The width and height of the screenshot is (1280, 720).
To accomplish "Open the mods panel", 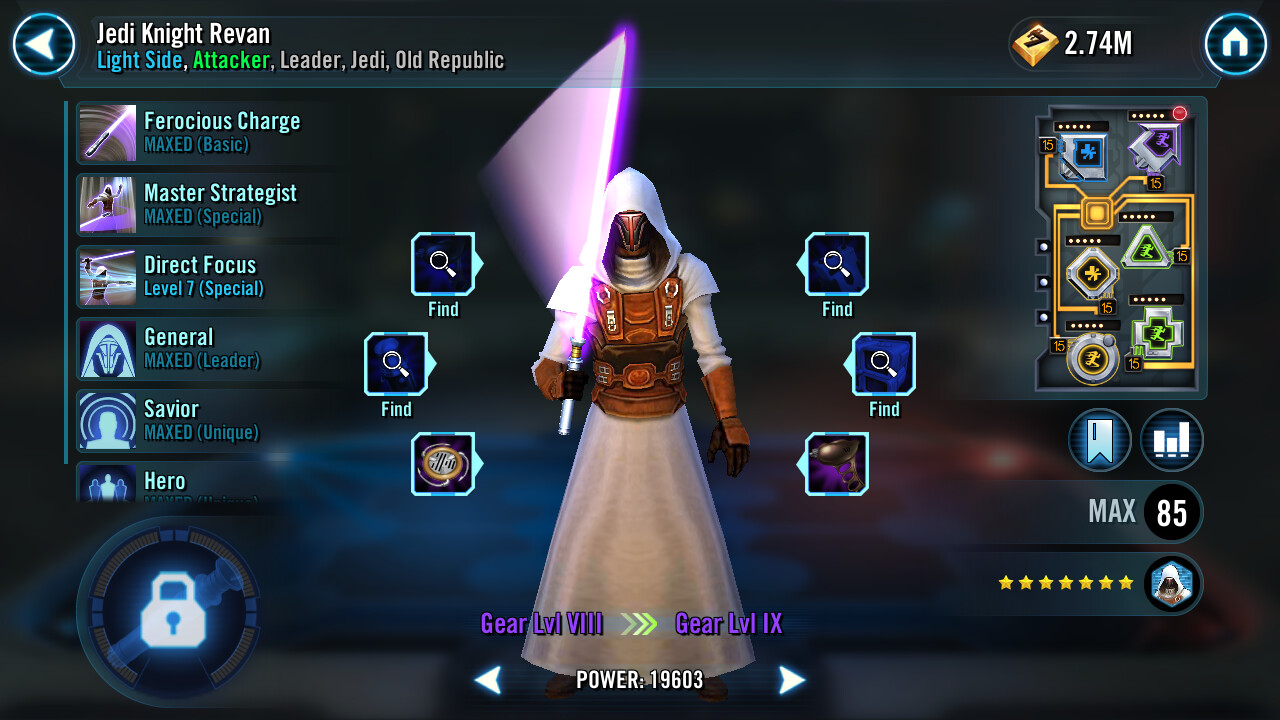I will (1120, 248).
